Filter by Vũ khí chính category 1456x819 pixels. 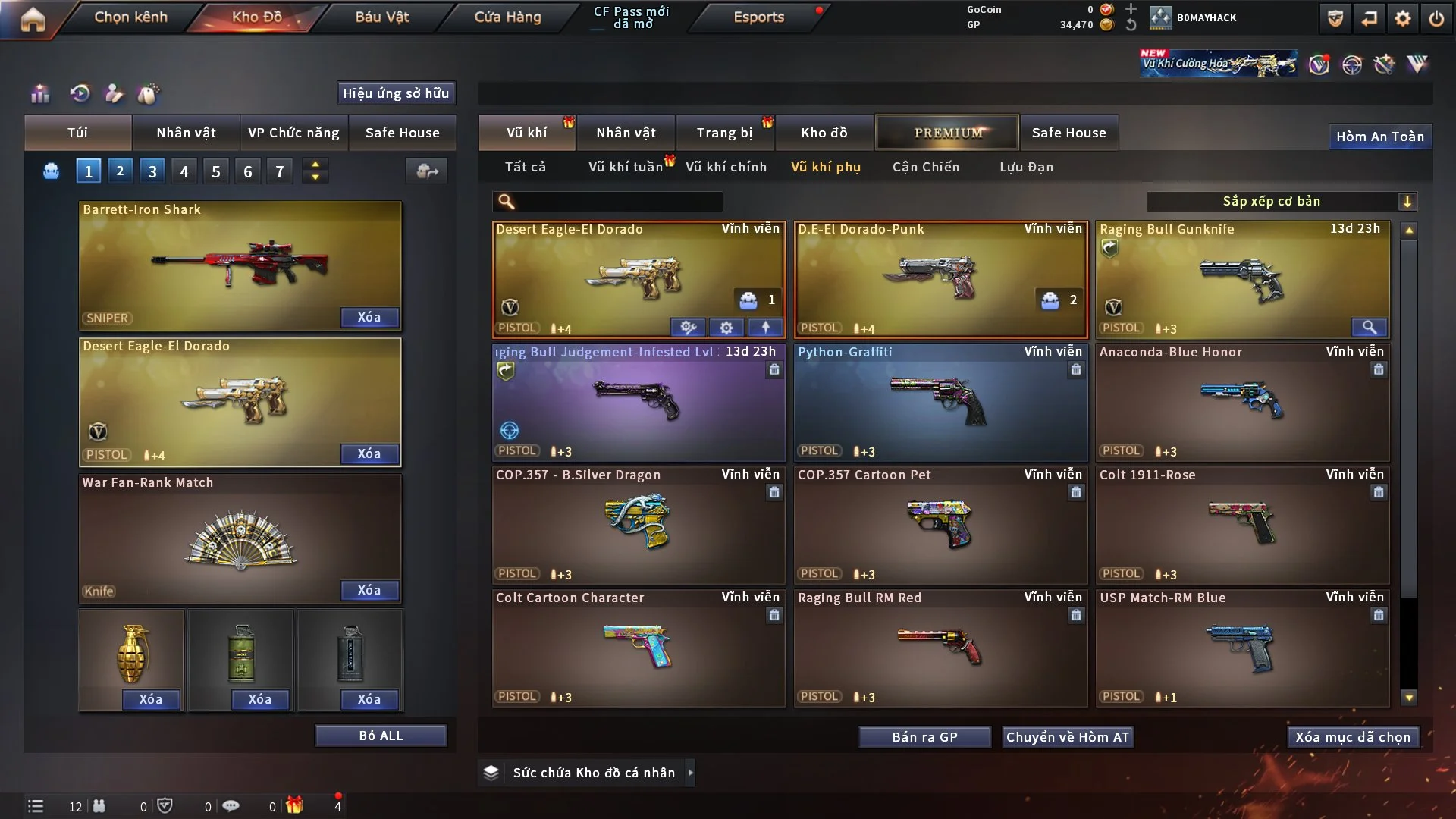tap(726, 167)
